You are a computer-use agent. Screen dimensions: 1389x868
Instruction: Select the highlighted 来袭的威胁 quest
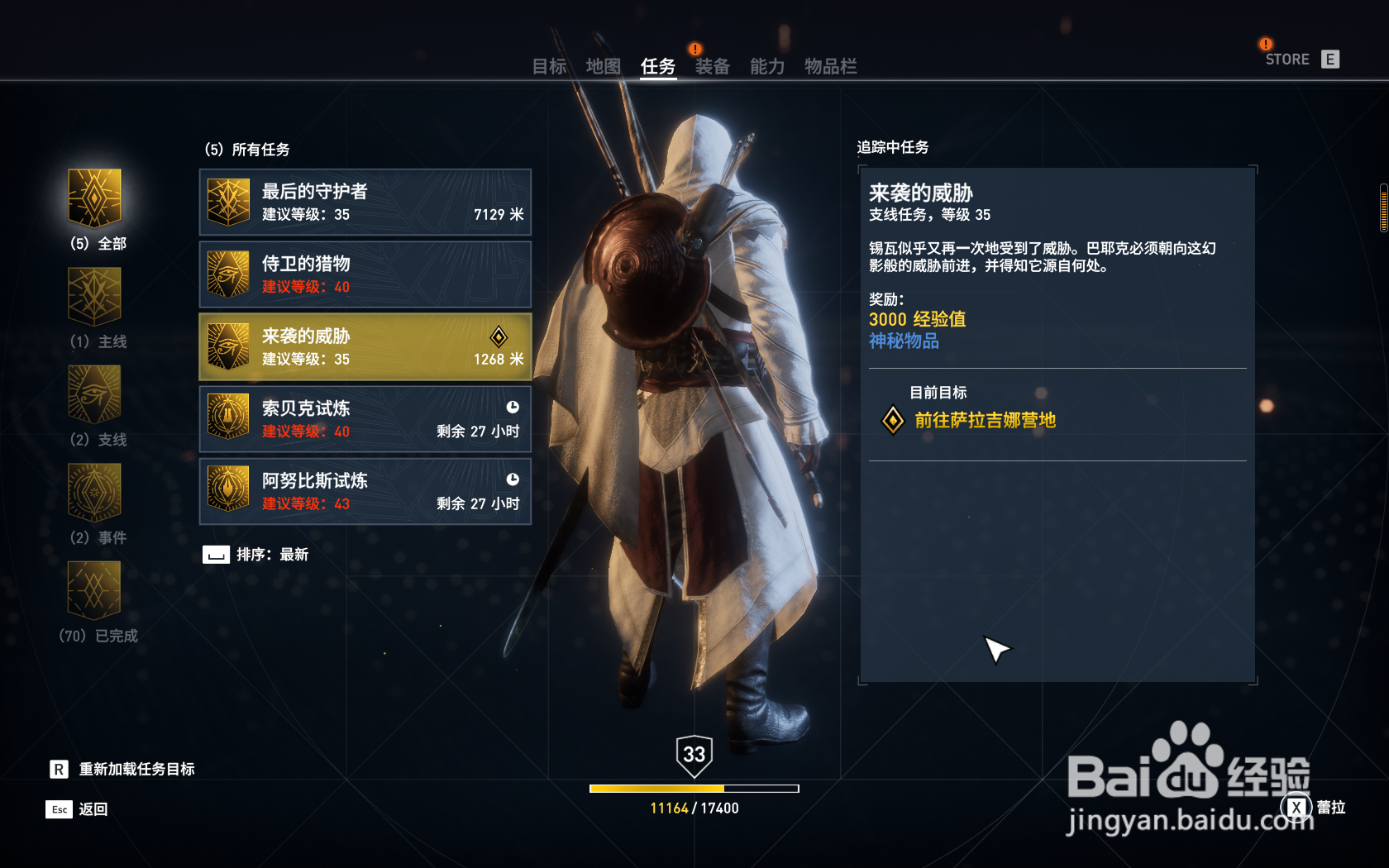click(365, 347)
